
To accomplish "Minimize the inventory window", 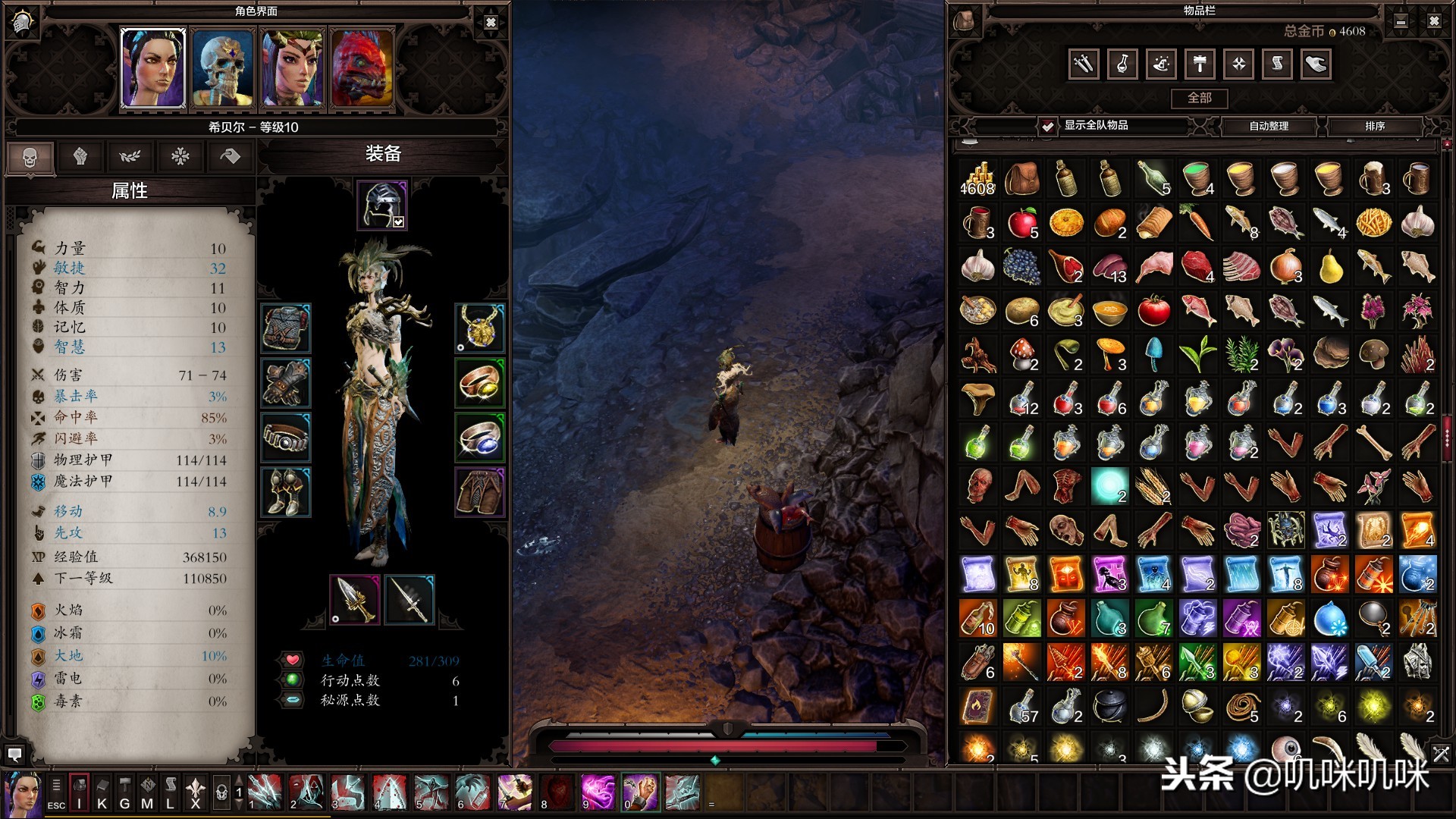I will tap(1401, 22).
